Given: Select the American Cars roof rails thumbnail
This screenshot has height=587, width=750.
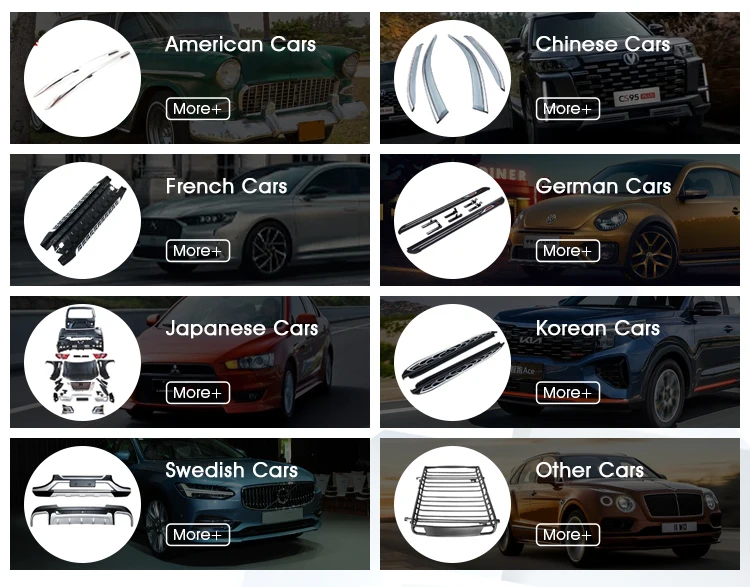Looking at the screenshot, I should [83, 79].
